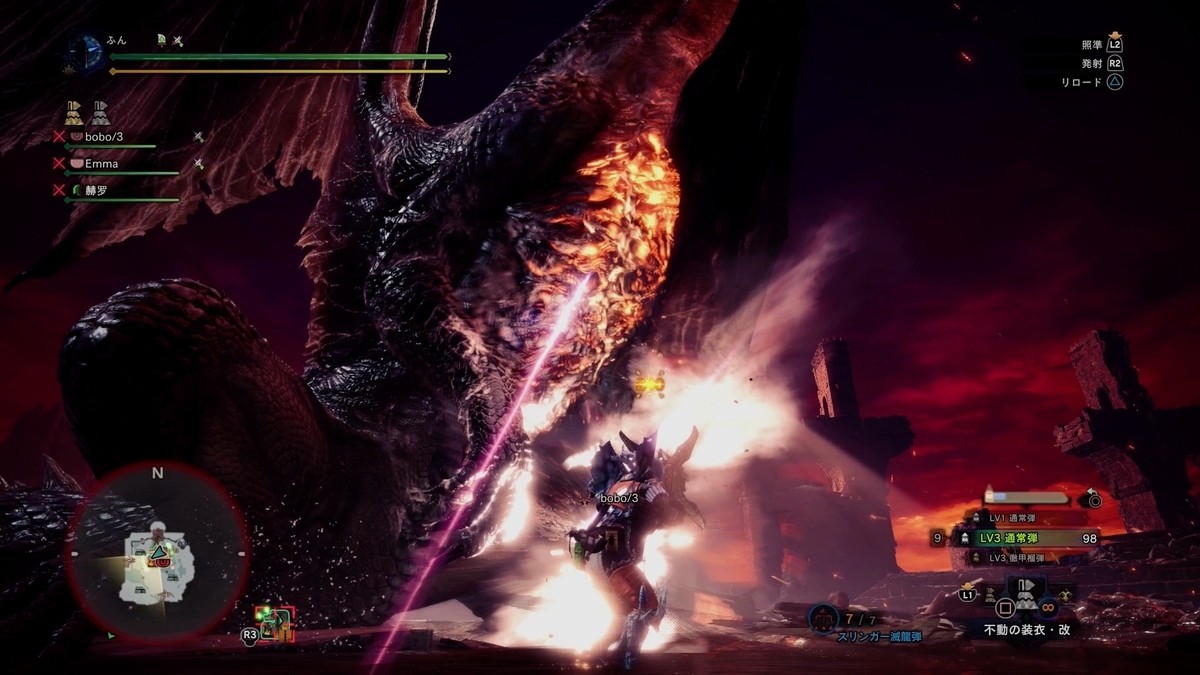This screenshot has width=1200, height=675.
Task: Click the third party member 赫罗
Action: click(x=95, y=190)
